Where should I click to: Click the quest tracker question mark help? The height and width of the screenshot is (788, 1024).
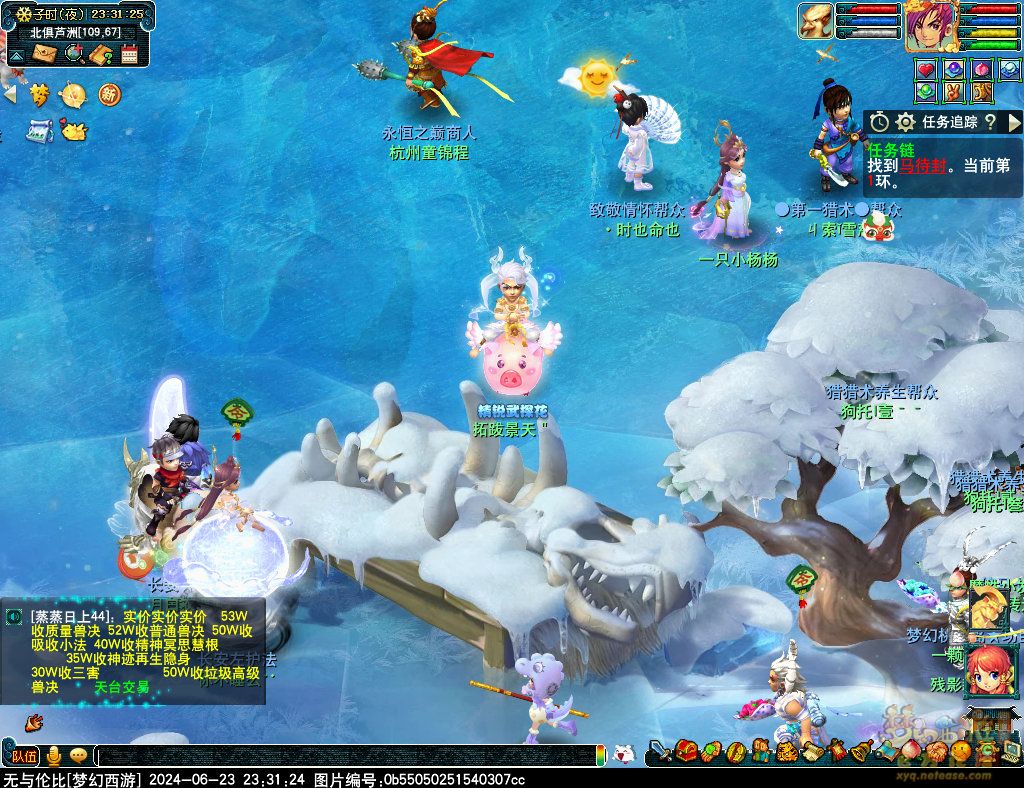point(990,122)
